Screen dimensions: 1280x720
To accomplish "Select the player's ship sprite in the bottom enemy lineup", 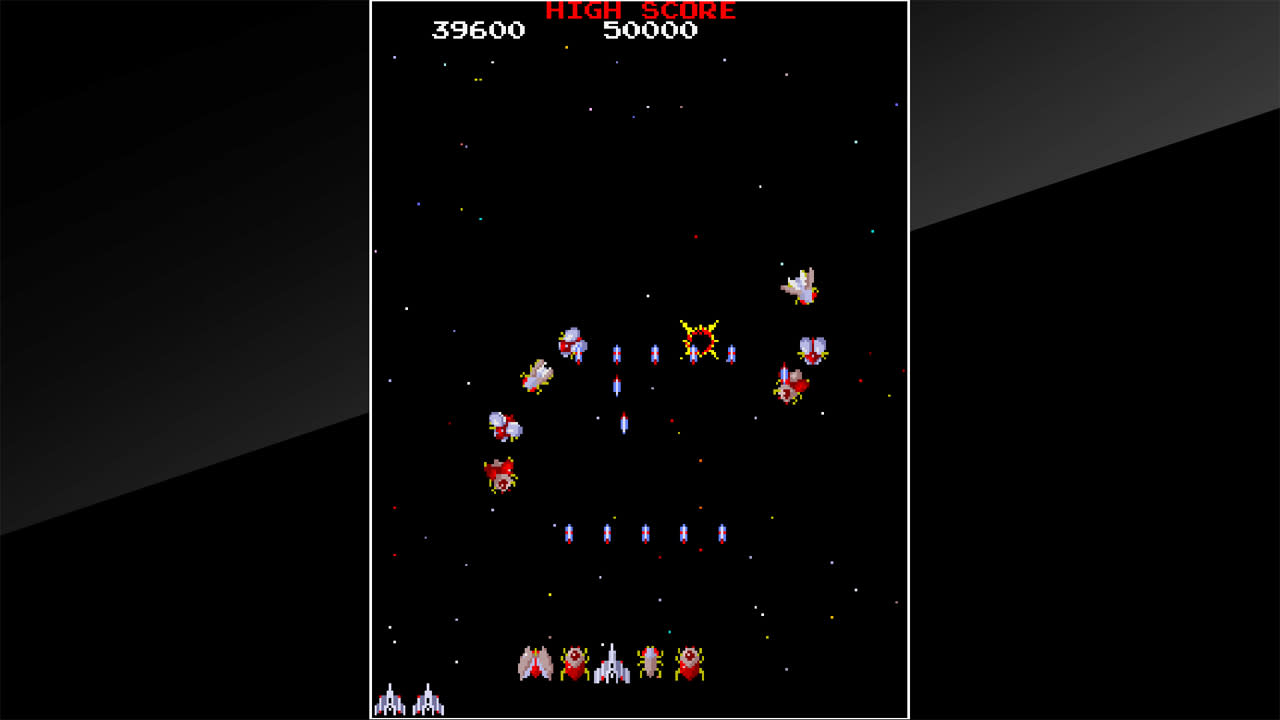I will [612, 661].
